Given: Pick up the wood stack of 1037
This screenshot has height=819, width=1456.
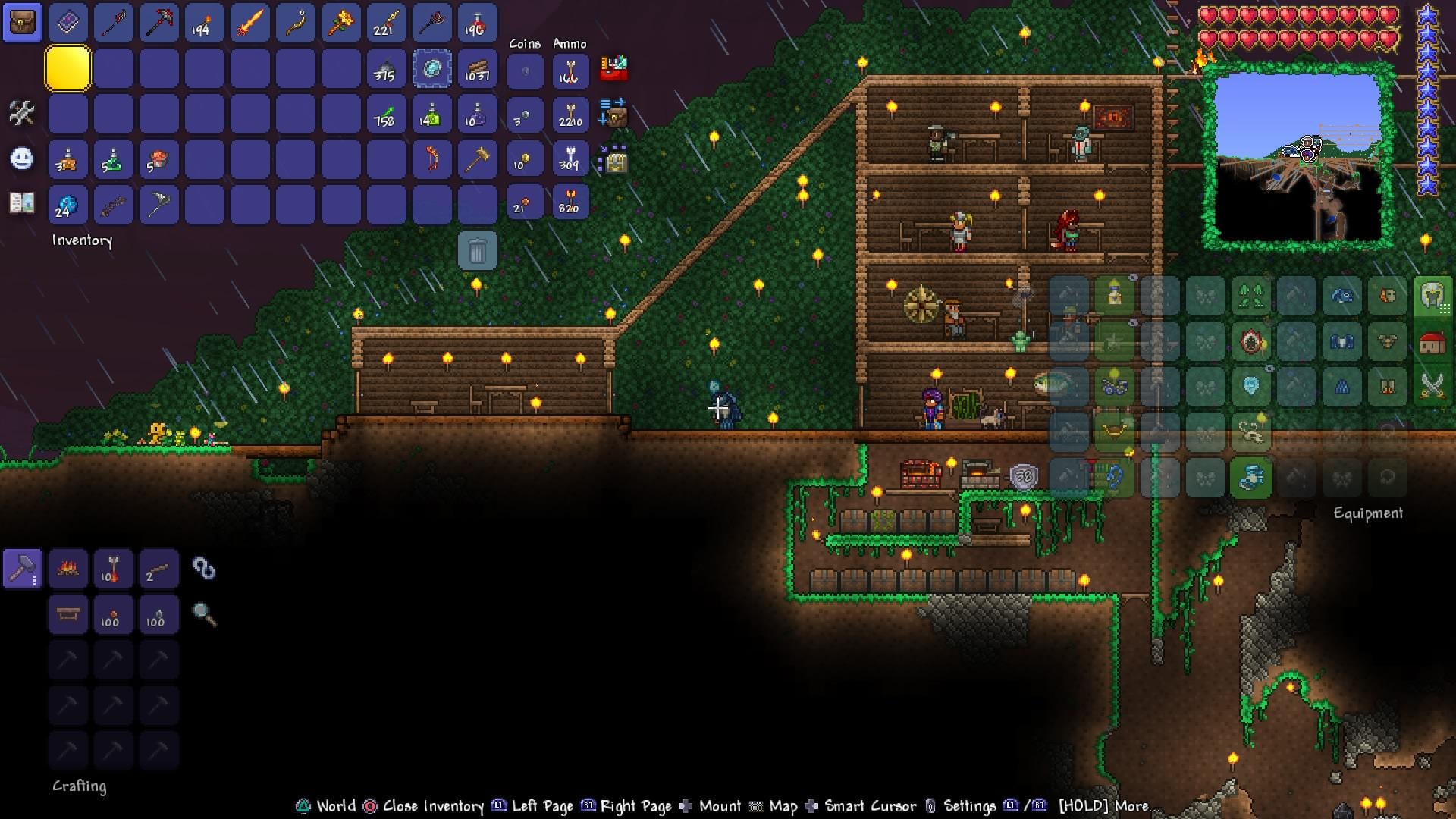Looking at the screenshot, I should [477, 69].
